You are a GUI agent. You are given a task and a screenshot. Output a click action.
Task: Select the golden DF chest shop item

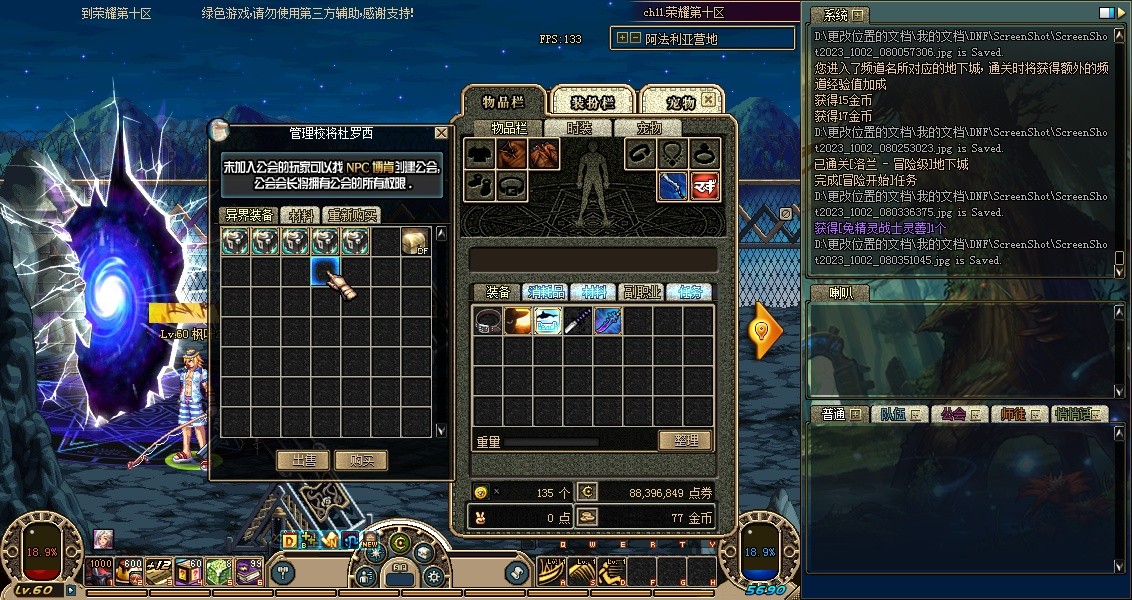[x=416, y=242]
